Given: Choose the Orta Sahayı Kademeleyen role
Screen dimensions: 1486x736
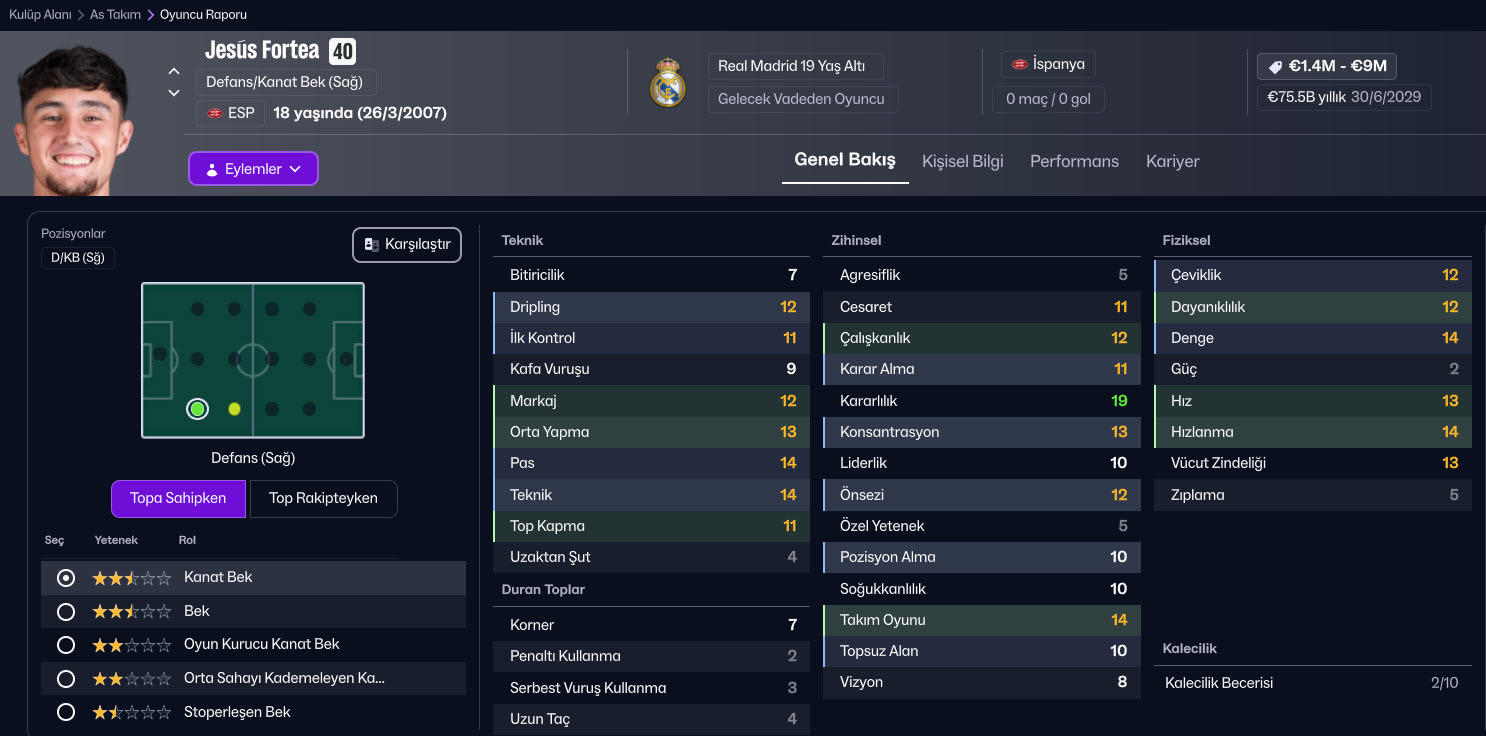Looking at the screenshot, I should coord(66,679).
